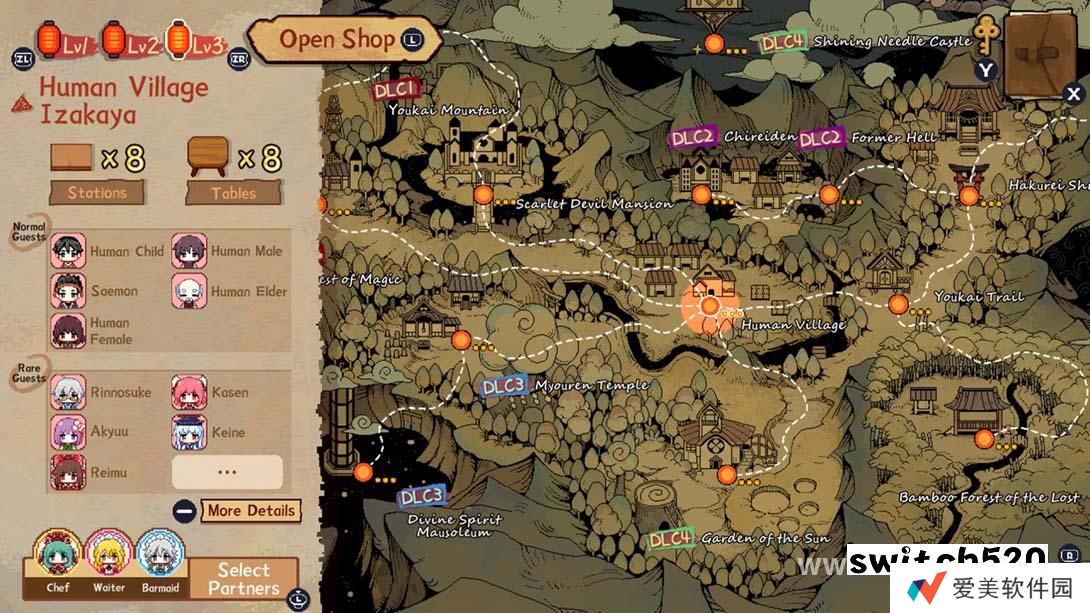Pick the Chireiden map marker

[701, 194]
